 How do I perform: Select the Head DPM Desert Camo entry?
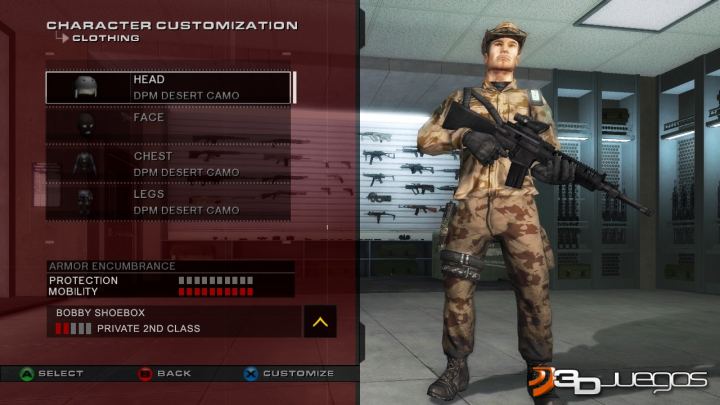tap(168, 87)
